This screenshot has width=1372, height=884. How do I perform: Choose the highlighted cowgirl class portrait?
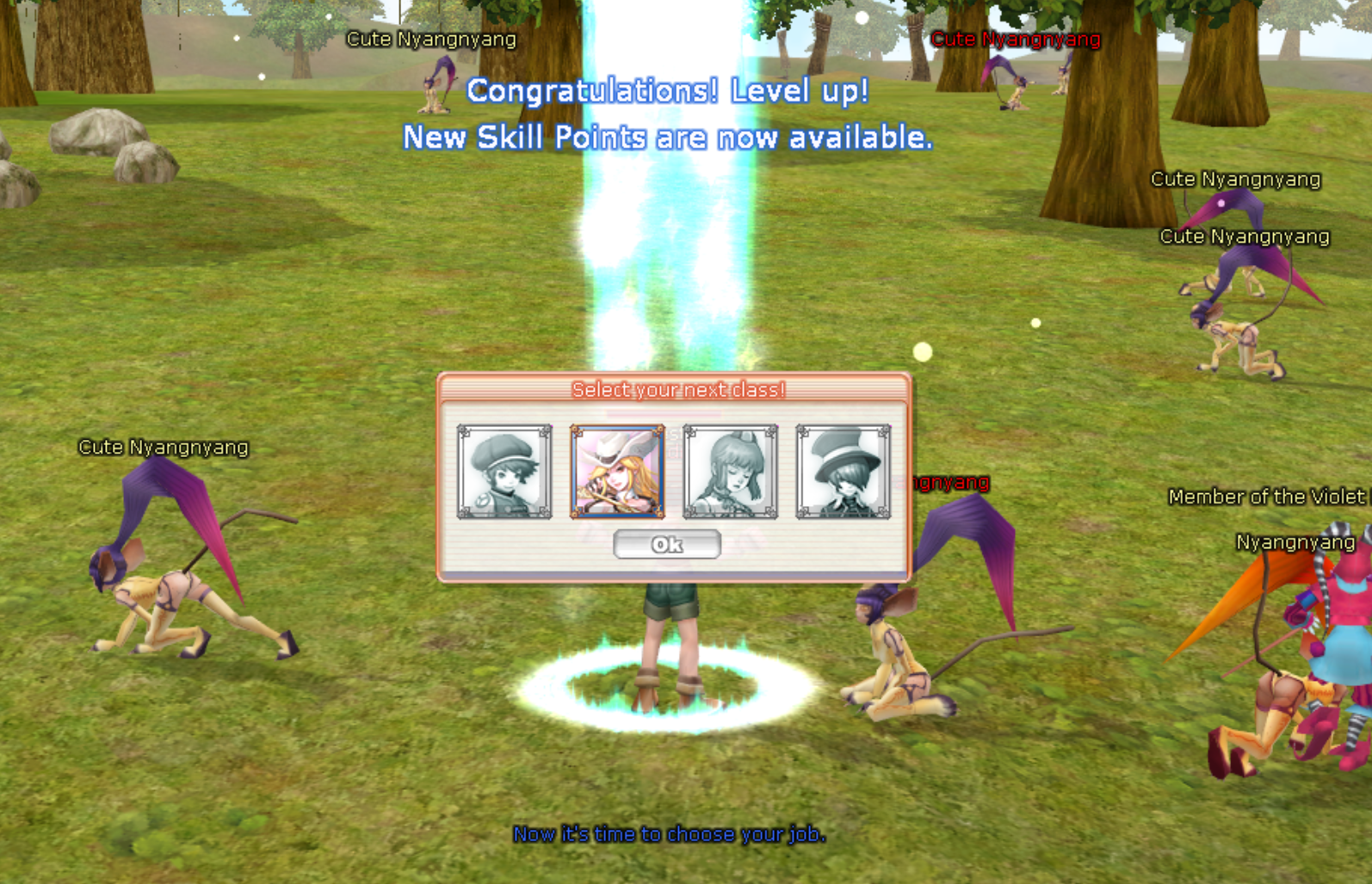click(617, 472)
